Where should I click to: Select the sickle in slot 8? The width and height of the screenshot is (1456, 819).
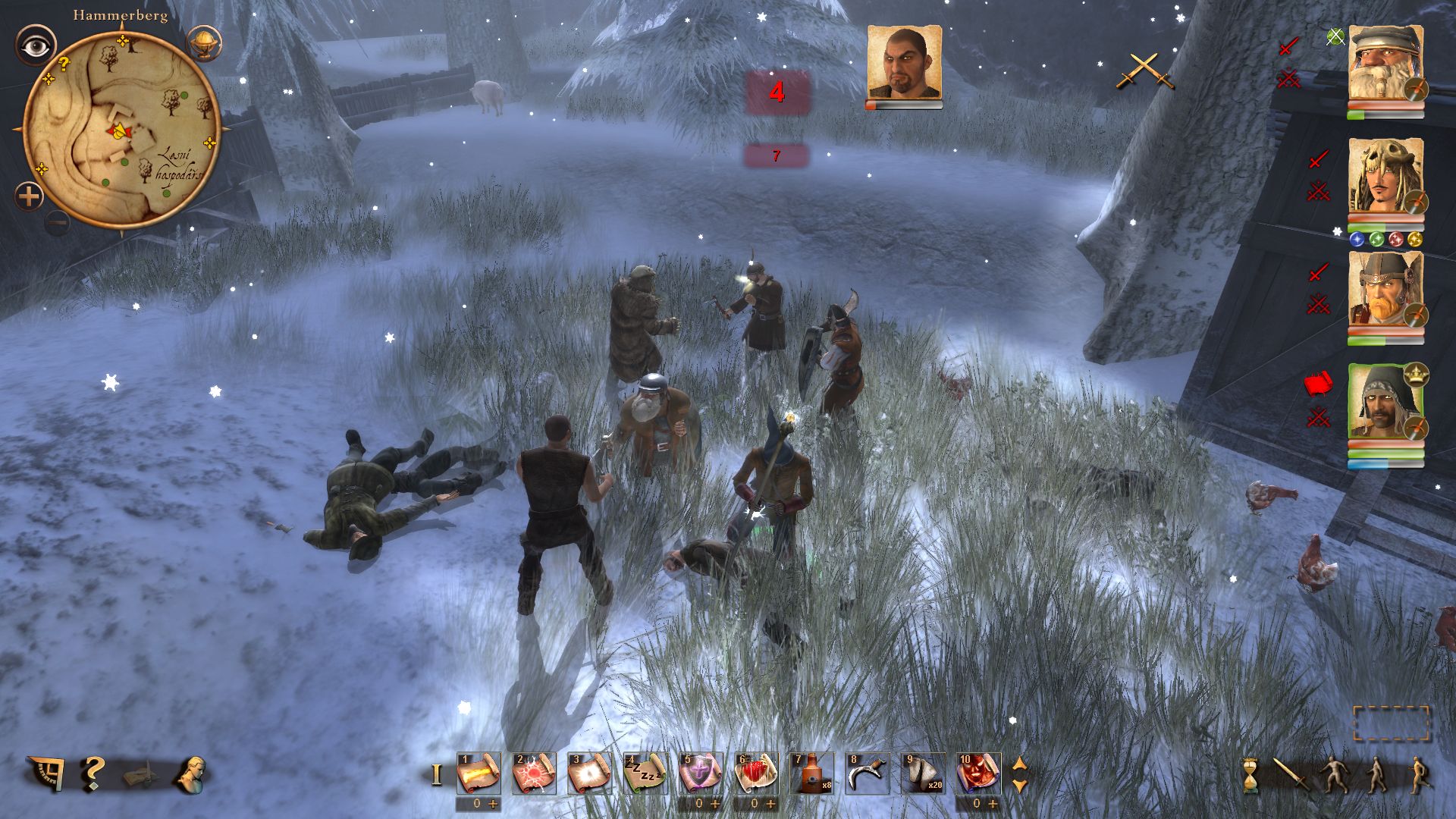[867, 774]
